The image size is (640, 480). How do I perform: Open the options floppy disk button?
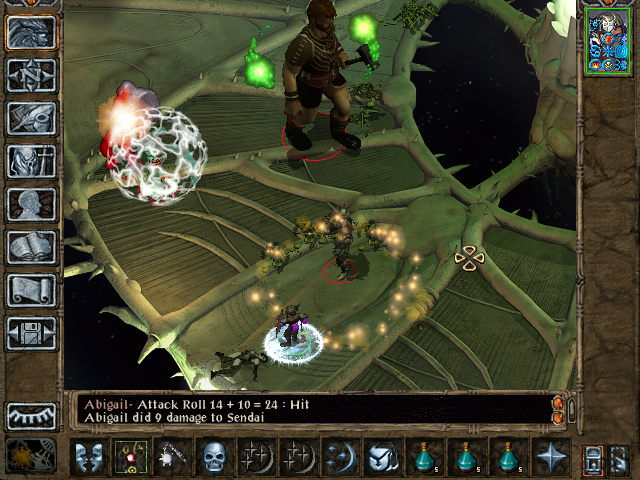coord(31,334)
